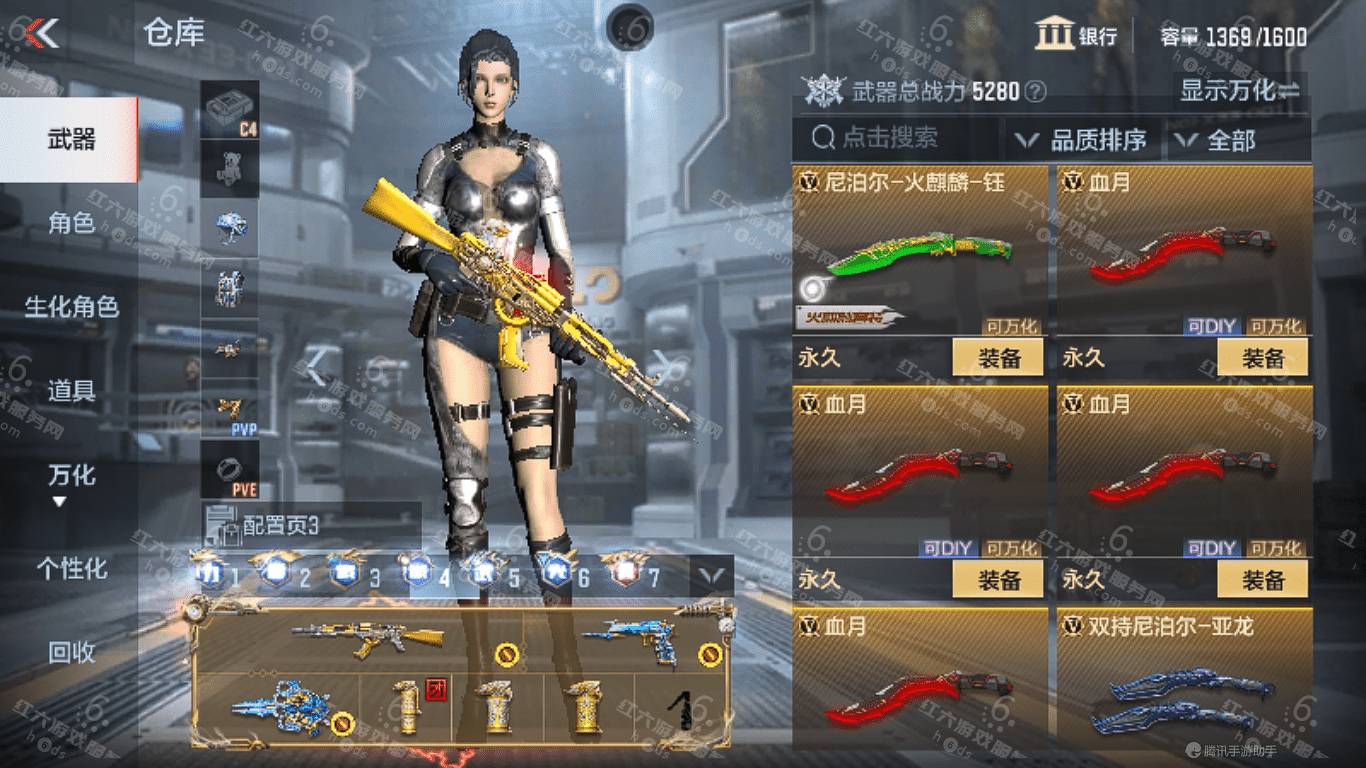Image resolution: width=1366 pixels, height=768 pixels.
Task: Select the 道具 tab
Action: tap(70, 391)
